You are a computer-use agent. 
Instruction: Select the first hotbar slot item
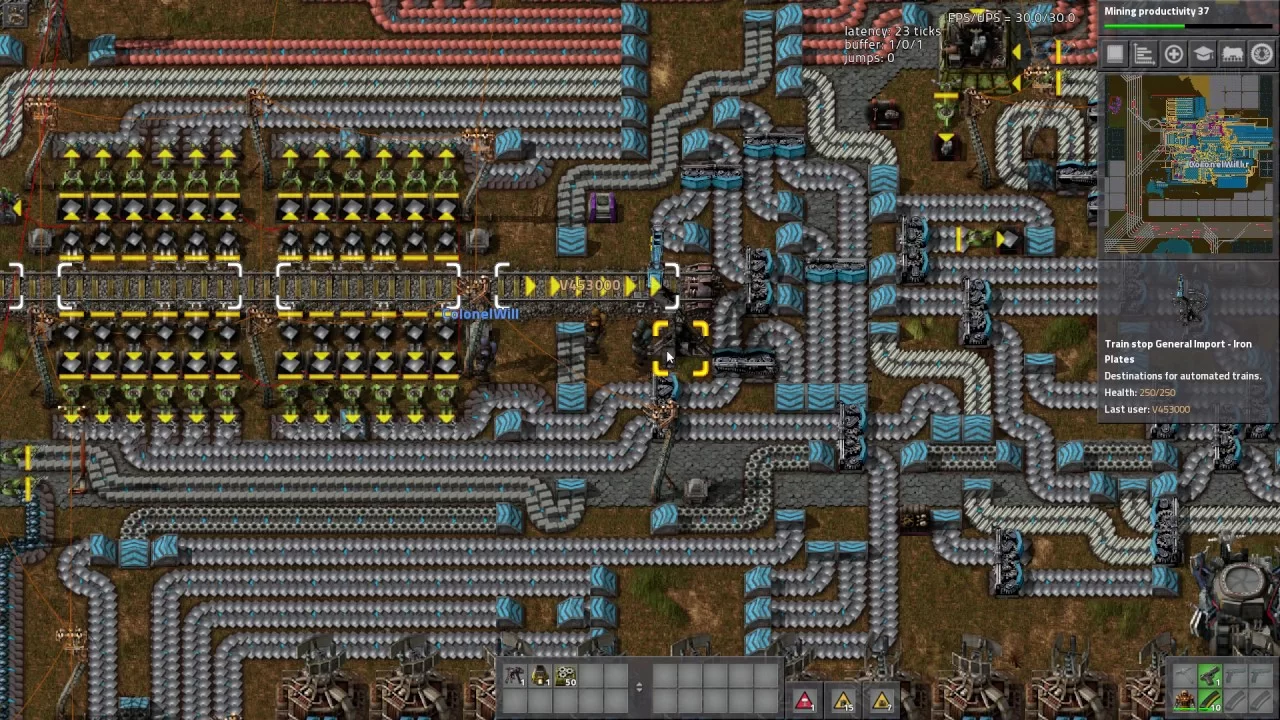pos(515,677)
